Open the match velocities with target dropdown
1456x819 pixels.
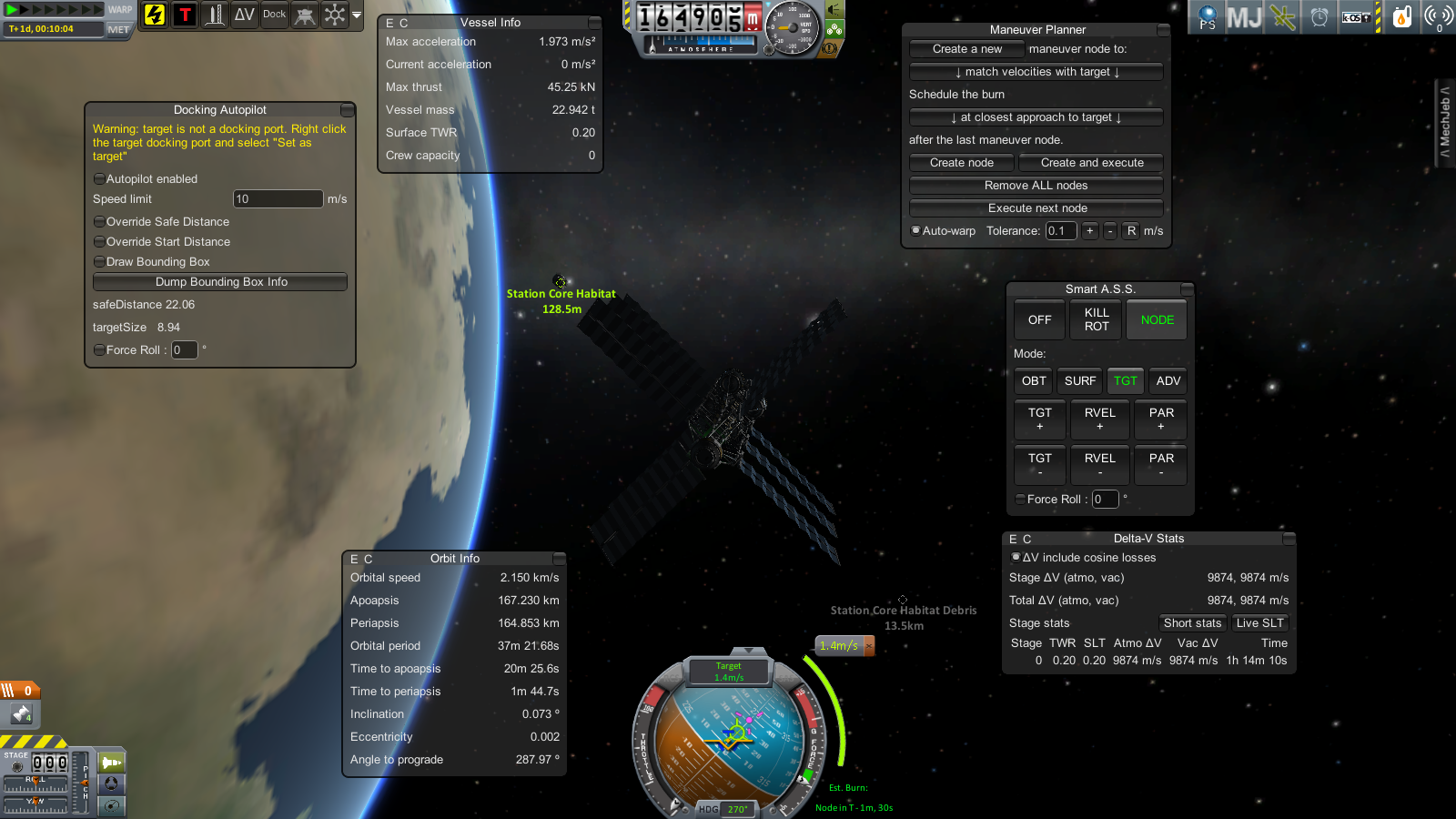[1036, 72]
